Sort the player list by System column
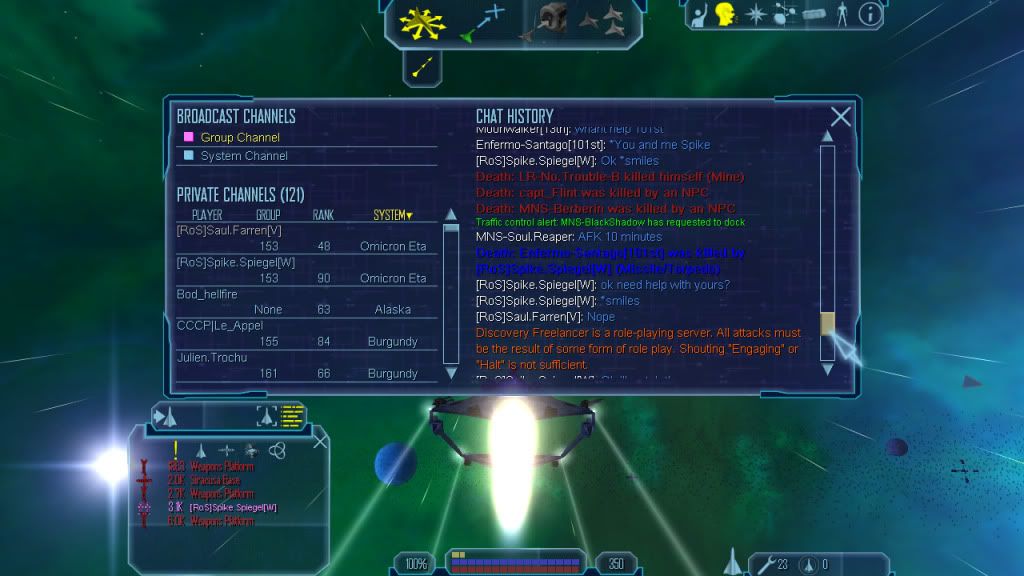1024x576 pixels. pyautogui.click(x=392, y=215)
